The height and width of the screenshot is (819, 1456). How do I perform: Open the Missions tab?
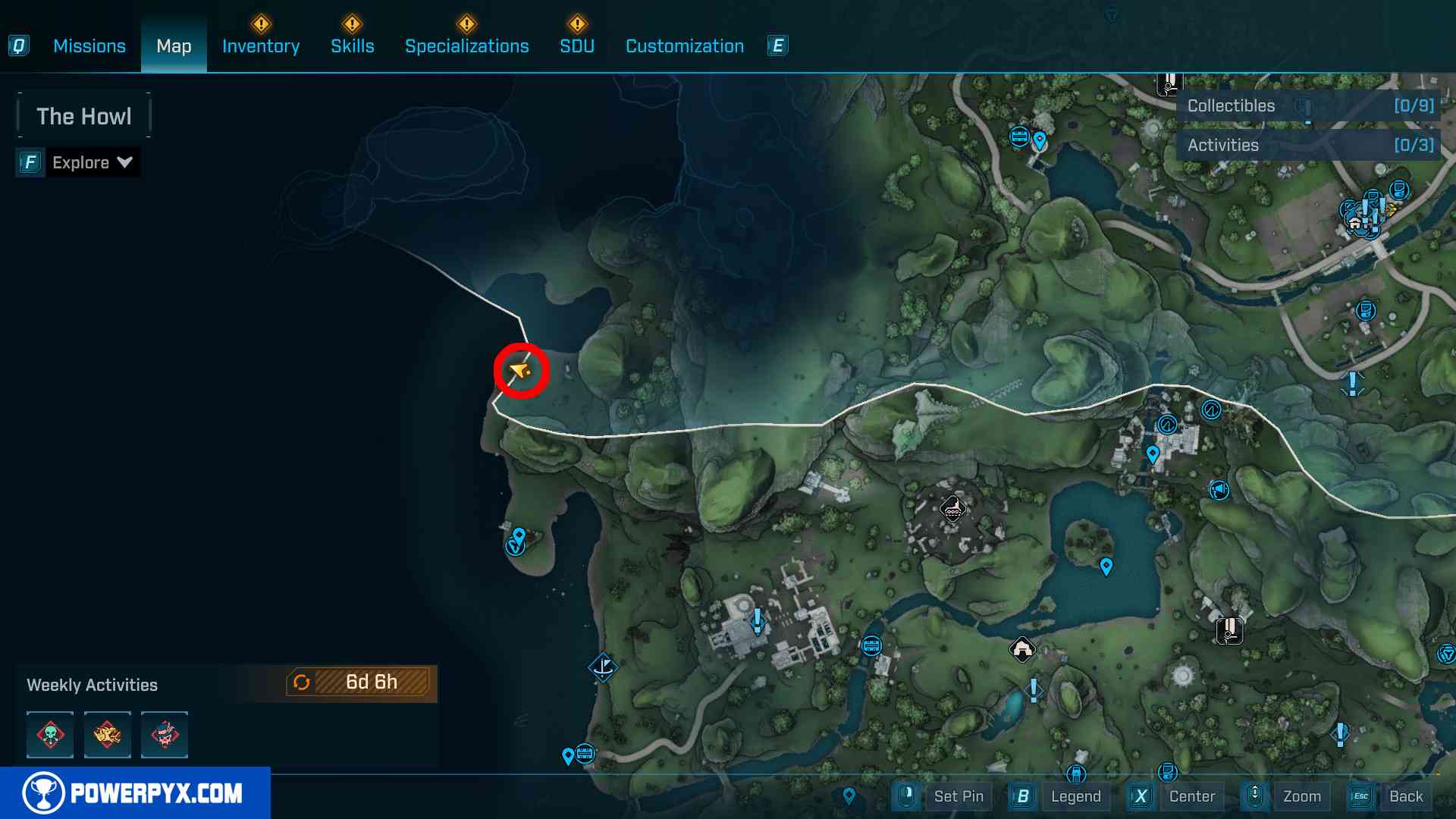89,46
